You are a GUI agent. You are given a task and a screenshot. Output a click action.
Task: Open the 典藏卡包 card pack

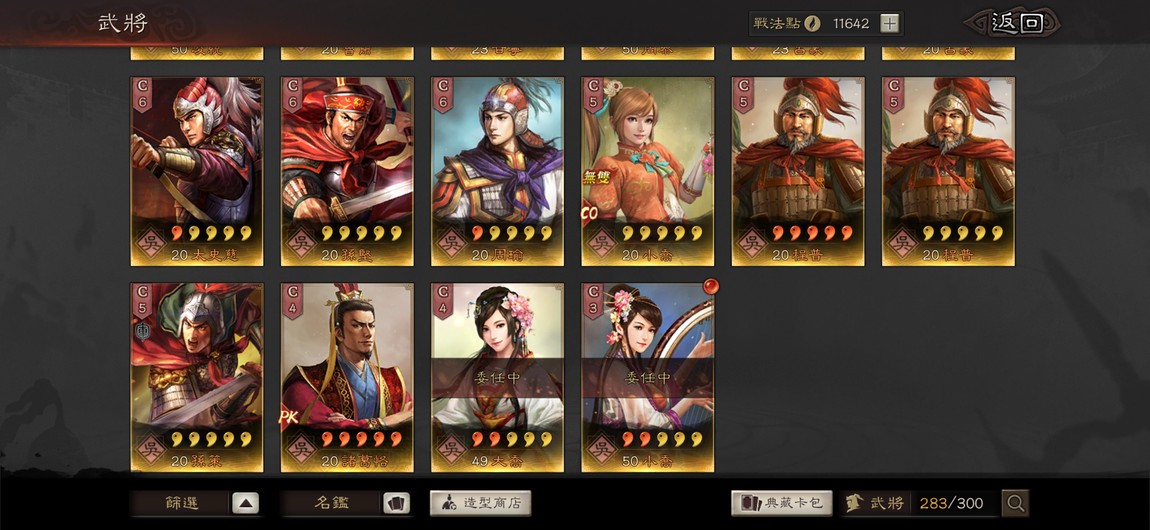tap(781, 503)
